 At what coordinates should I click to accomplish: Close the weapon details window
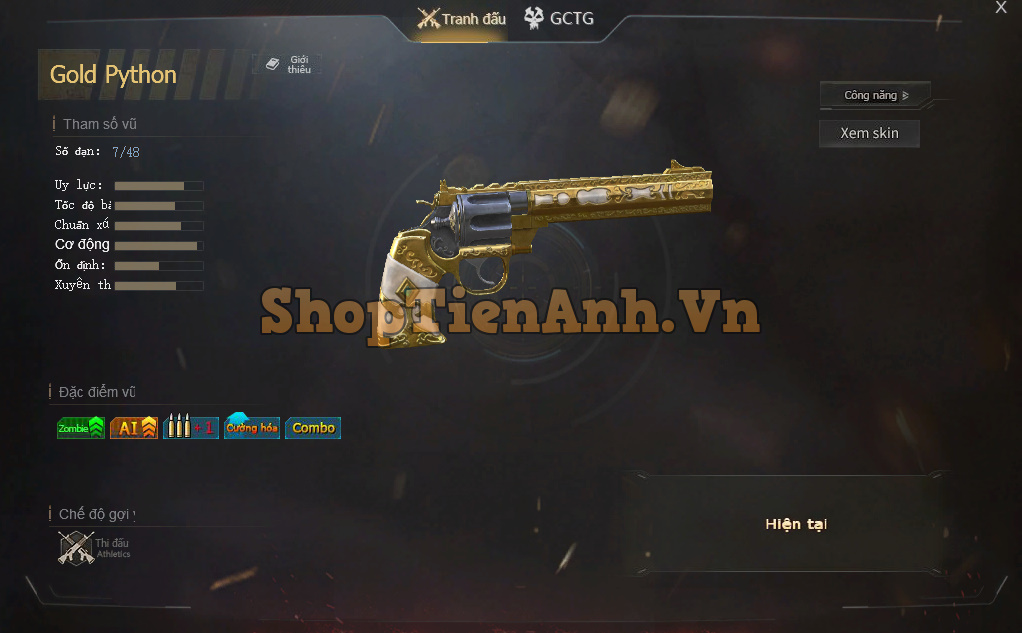[1001, 8]
